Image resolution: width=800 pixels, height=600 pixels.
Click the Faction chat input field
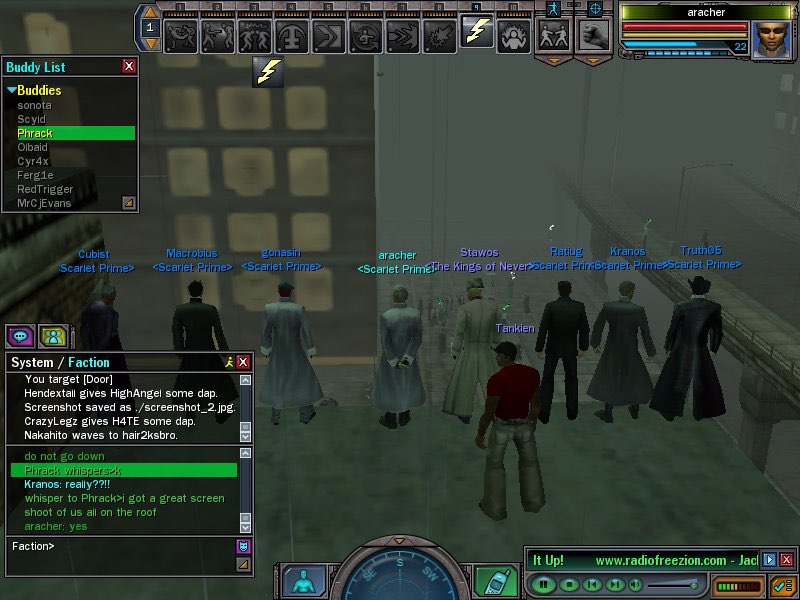point(120,546)
